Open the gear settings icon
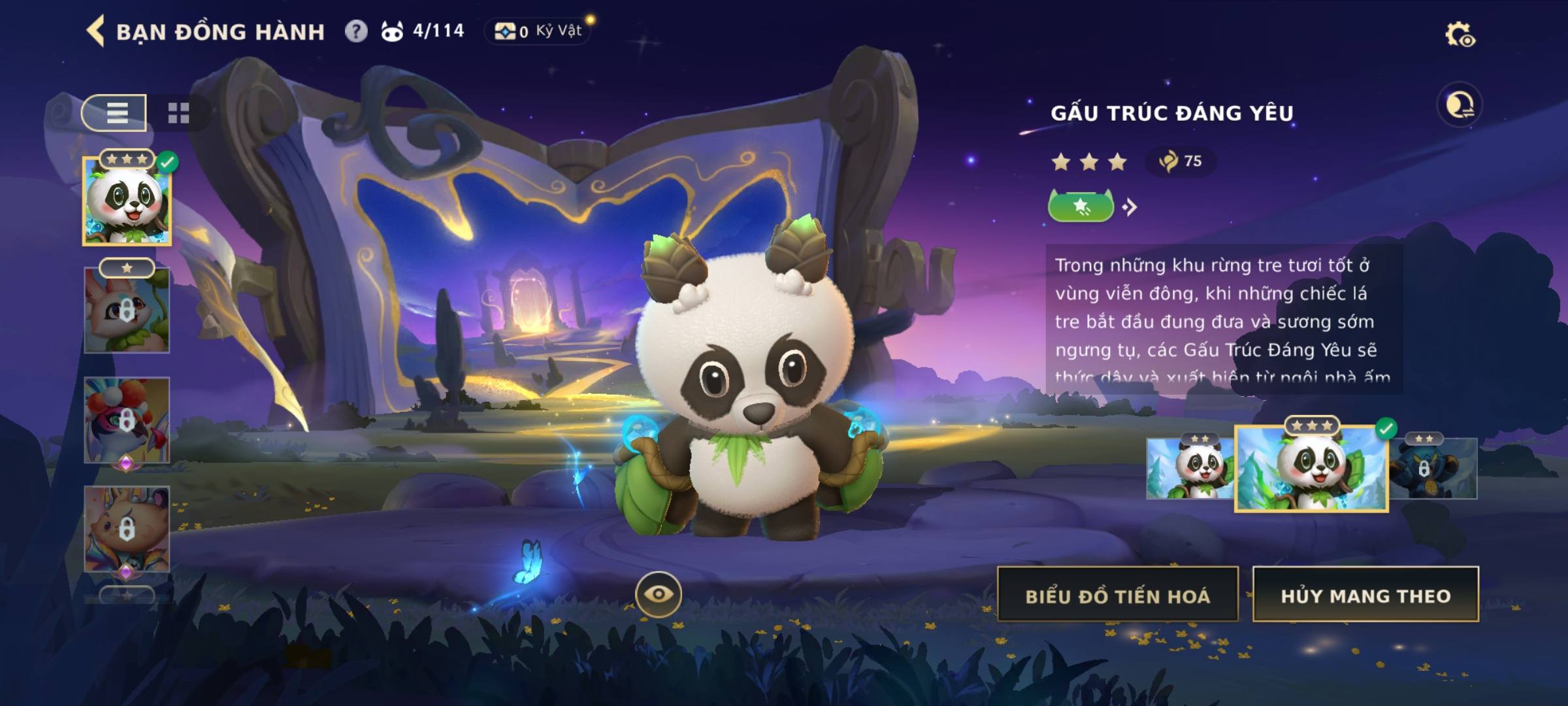The width and height of the screenshot is (1568, 706). pos(1459,35)
